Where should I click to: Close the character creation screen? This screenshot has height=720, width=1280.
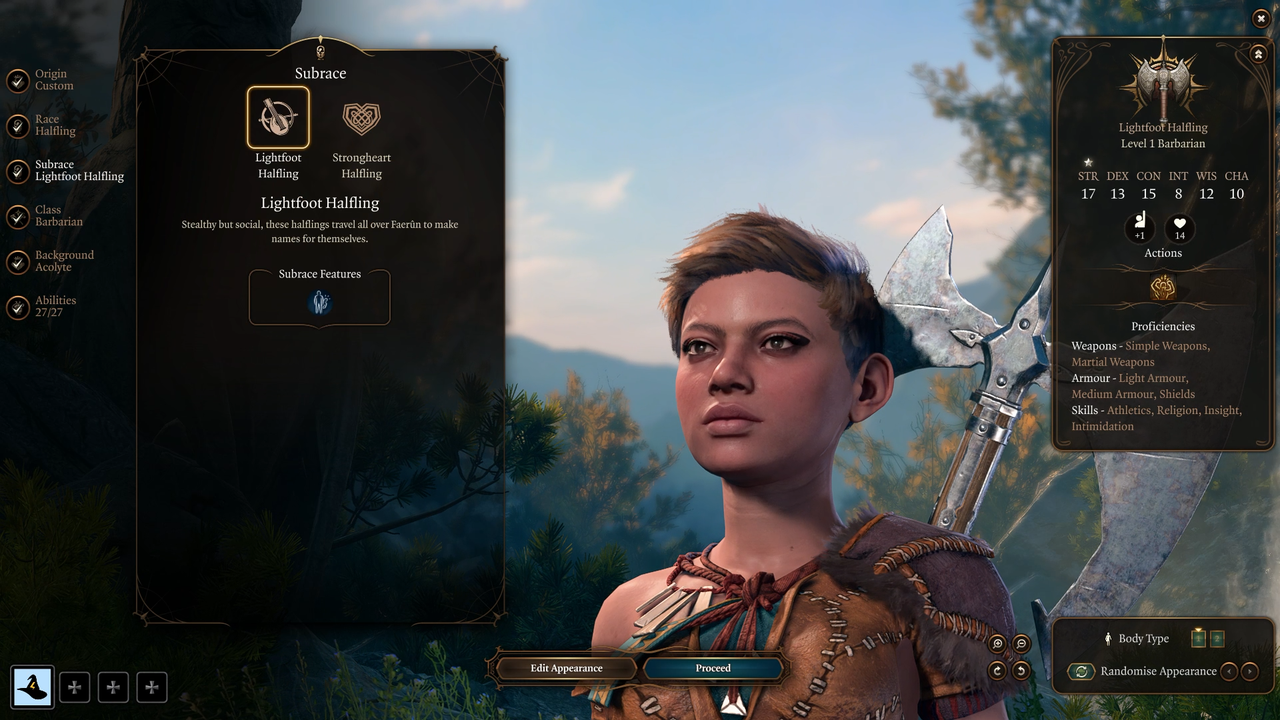click(1260, 18)
